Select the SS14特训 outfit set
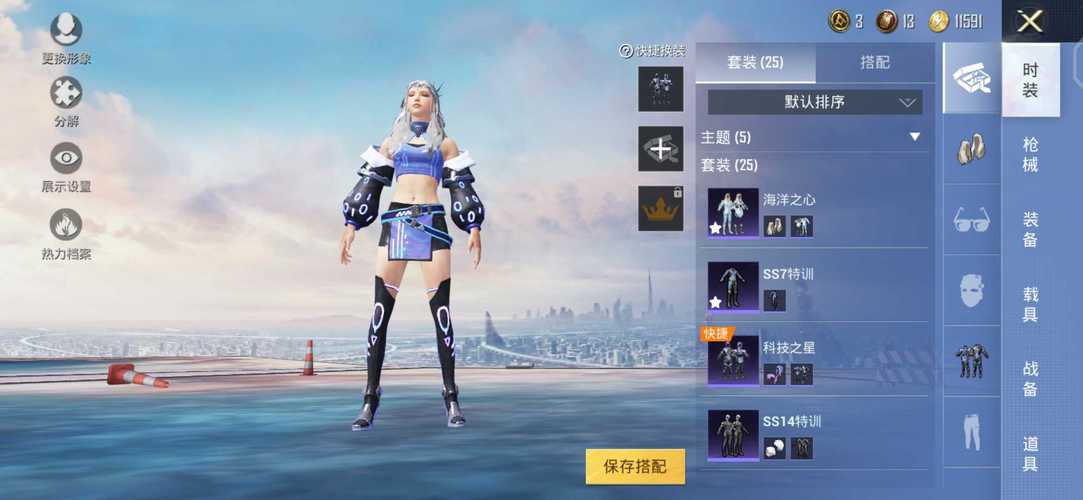This screenshot has width=1083, height=500. 815,435
